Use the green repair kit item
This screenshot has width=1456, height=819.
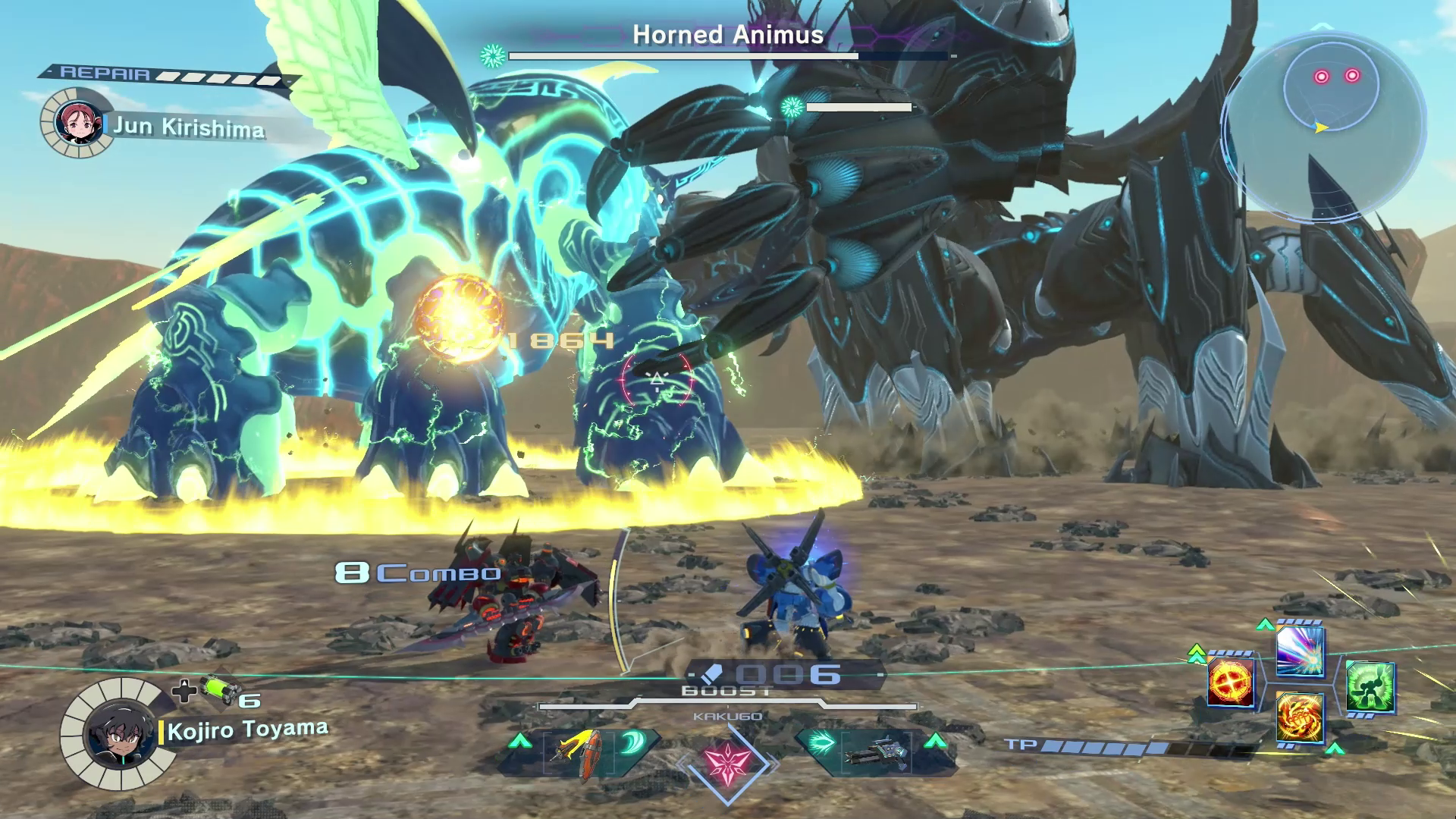pyautogui.click(x=221, y=690)
